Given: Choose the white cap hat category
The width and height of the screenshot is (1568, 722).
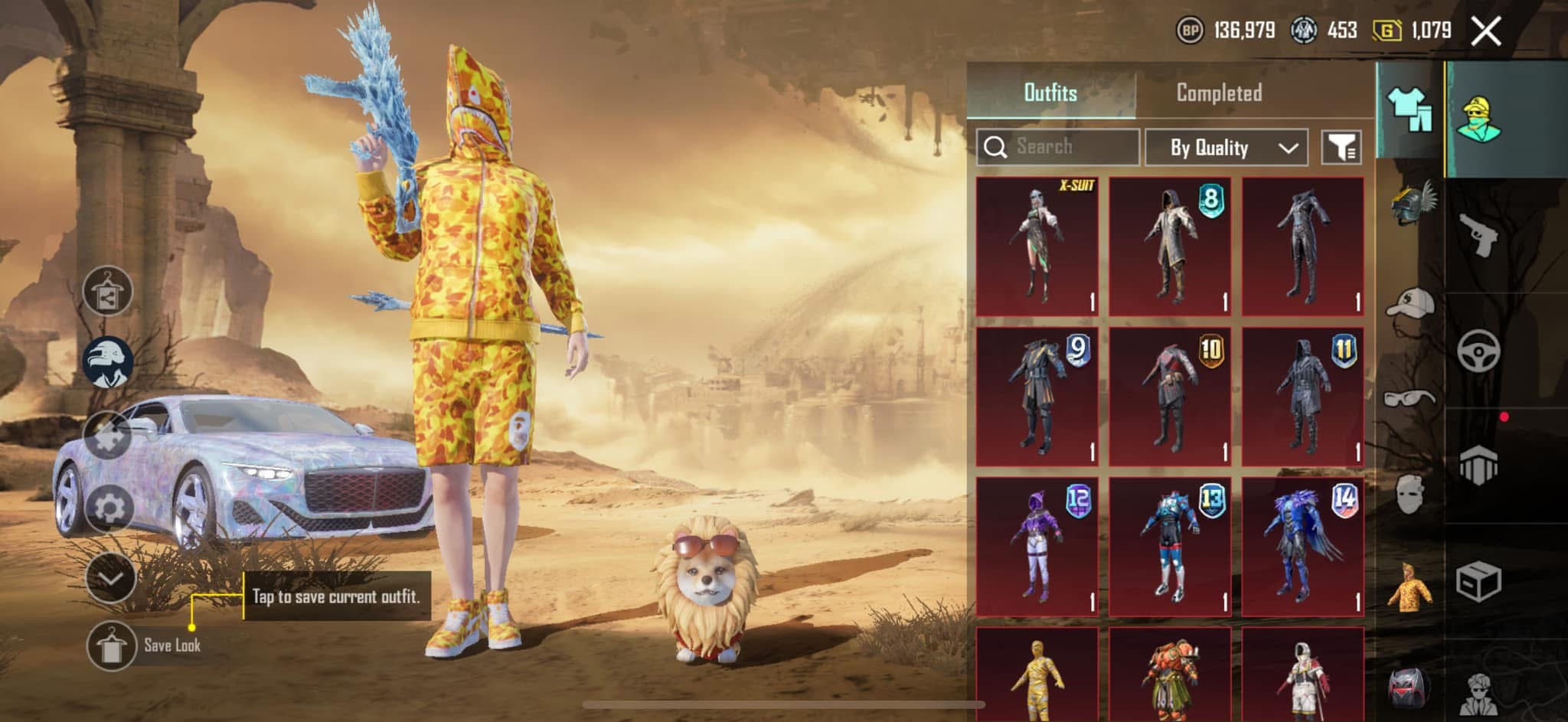Looking at the screenshot, I should 1410,302.
